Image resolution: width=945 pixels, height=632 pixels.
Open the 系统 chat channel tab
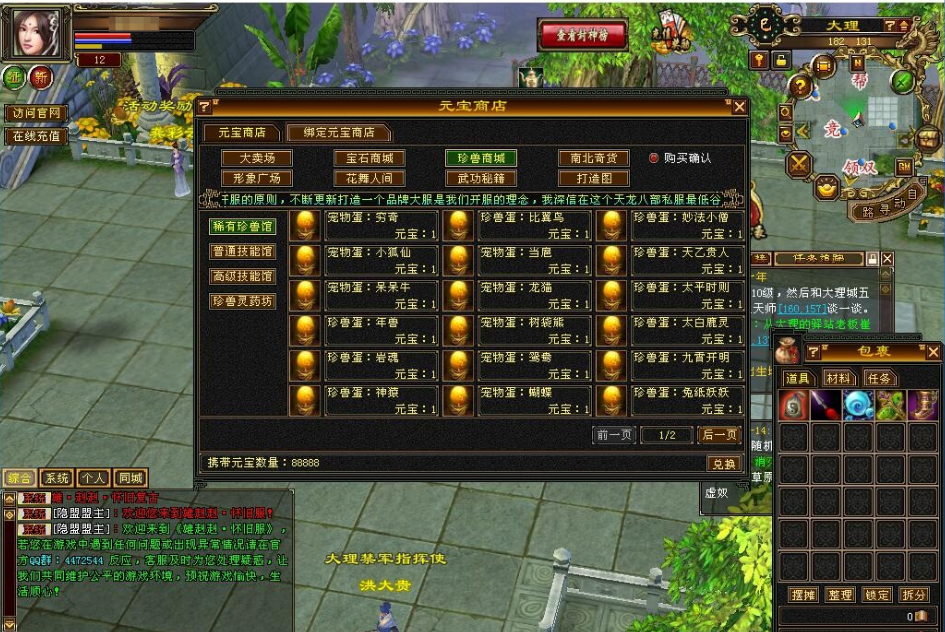click(x=57, y=478)
